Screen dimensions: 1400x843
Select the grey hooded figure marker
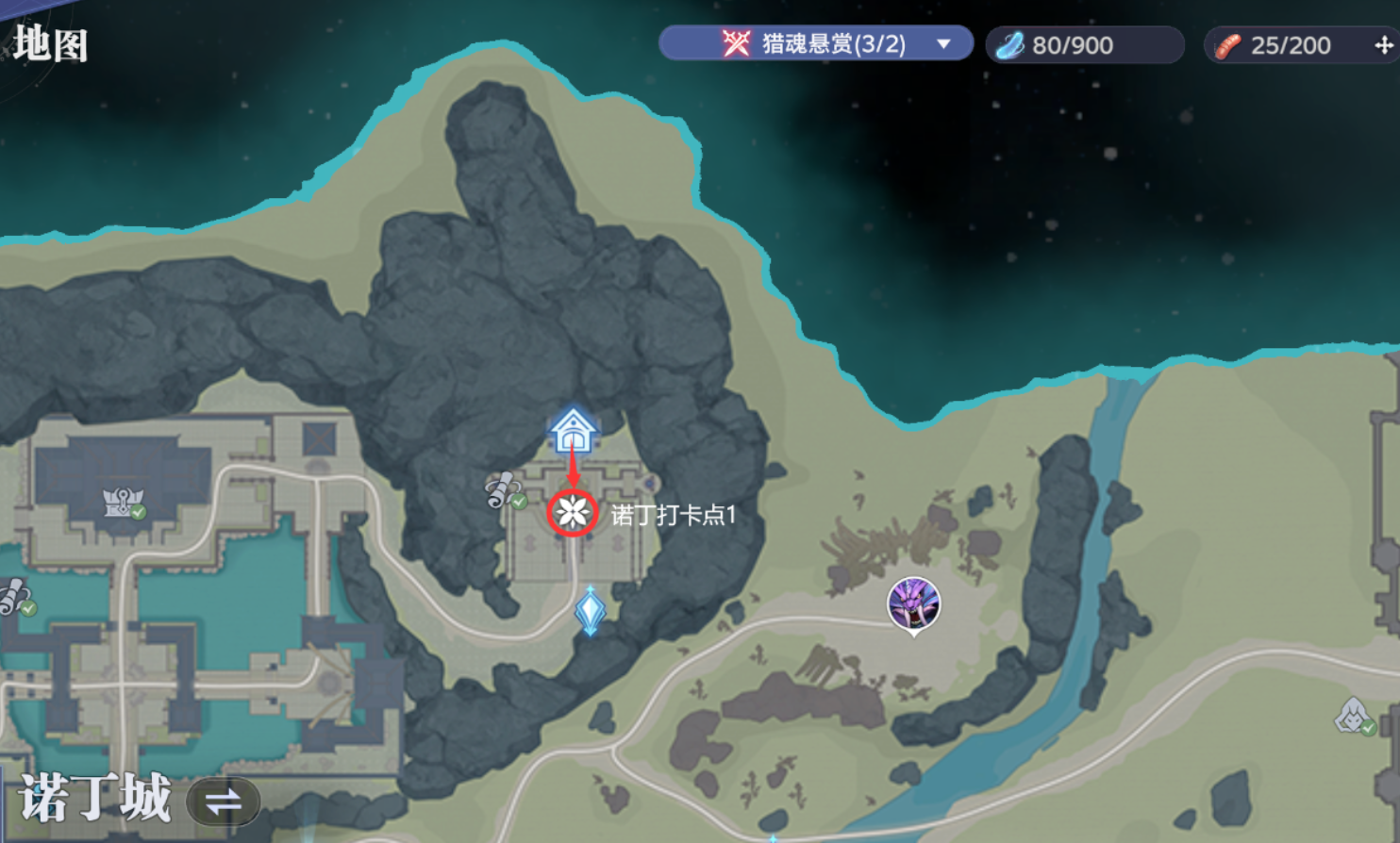point(1353,716)
